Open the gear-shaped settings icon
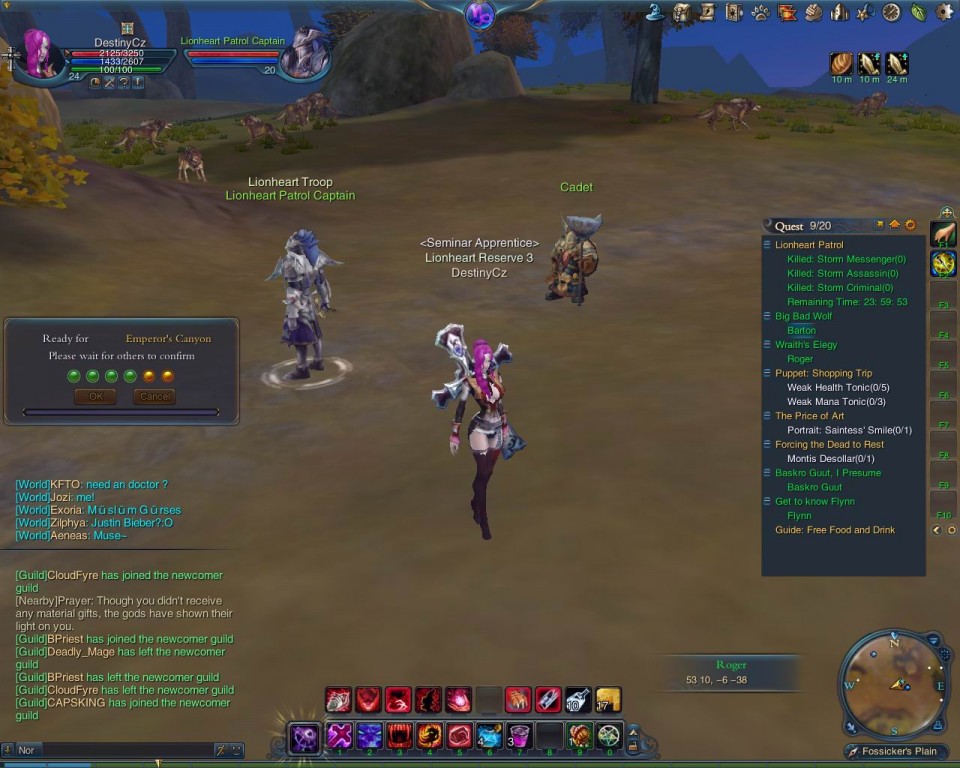This screenshot has height=768, width=960. 944,13
